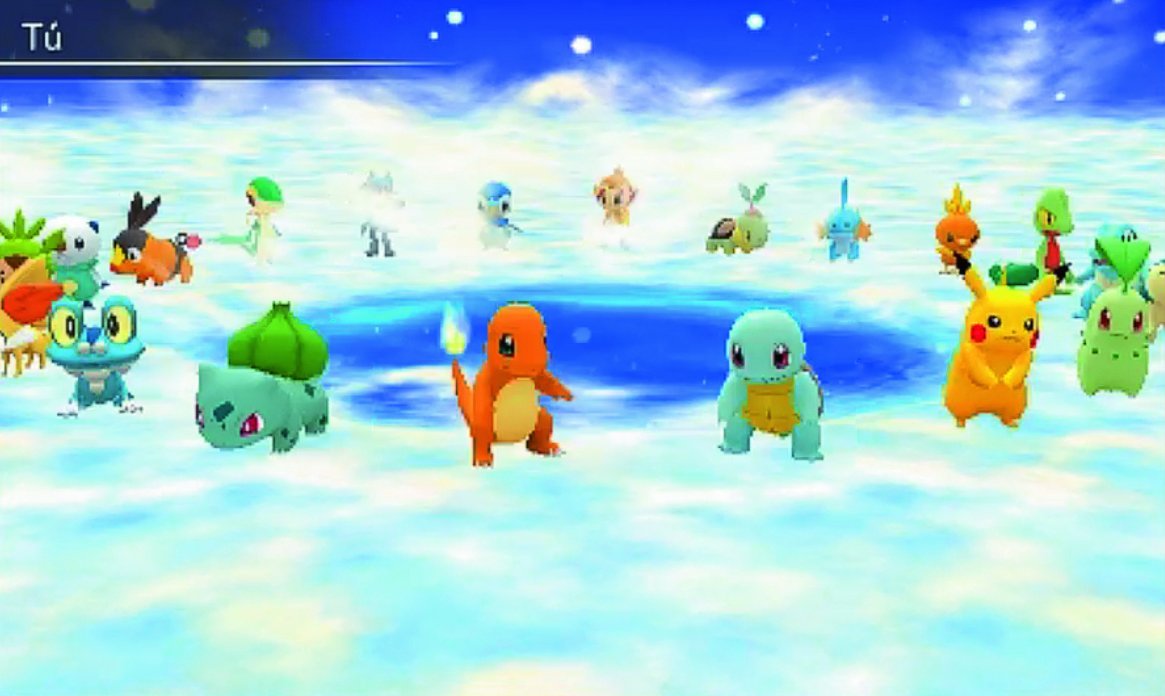Image resolution: width=1165 pixels, height=696 pixels.
Task: Pick Squirtle as your Pokémon
Action: click(x=770, y=385)
